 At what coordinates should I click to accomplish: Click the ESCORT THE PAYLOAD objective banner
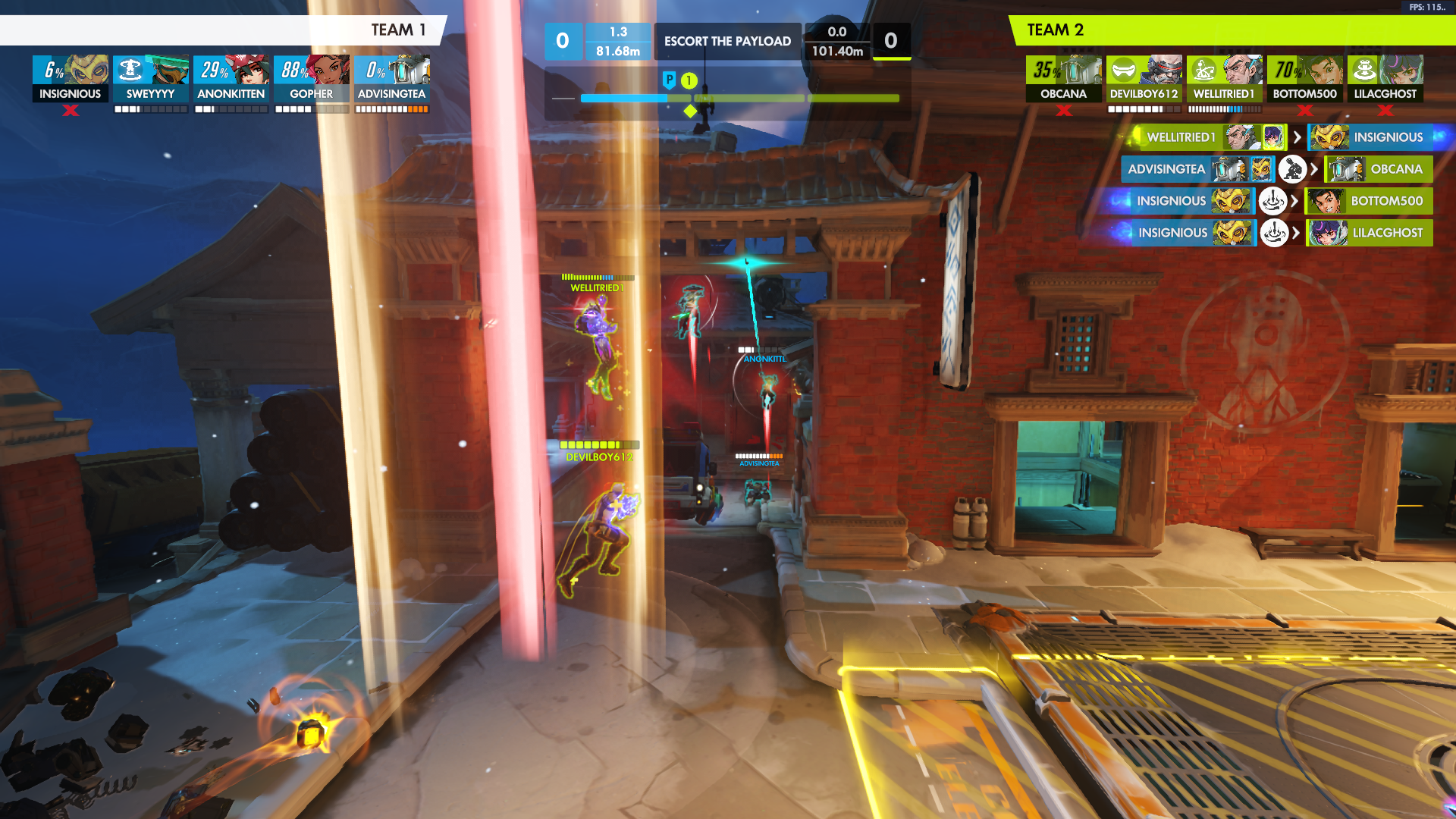(726, 41)
